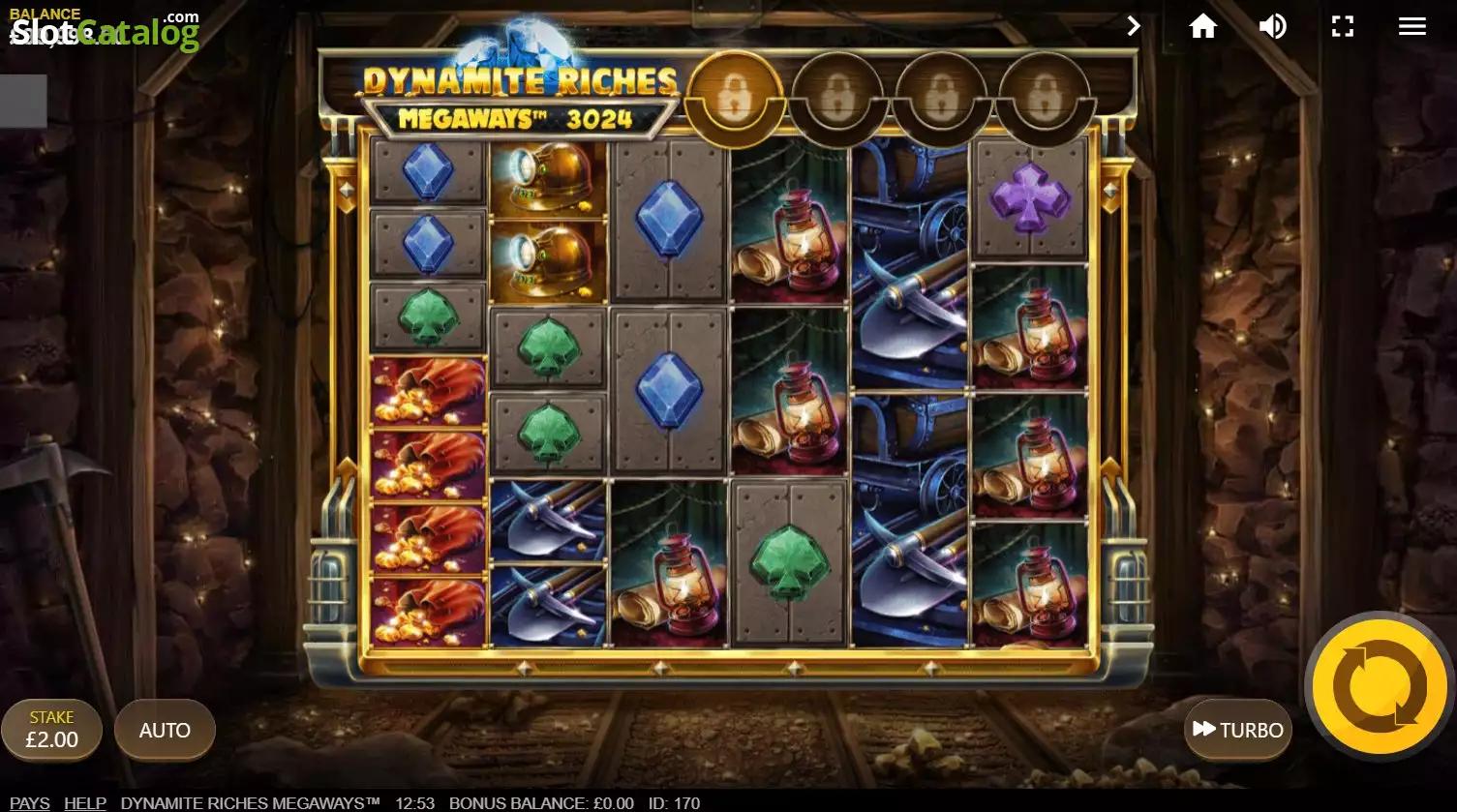Image resolution: width=1457 pixels, height=812 pixels.
Task: Open the Pays table link
Action: [x=30, y=803]
